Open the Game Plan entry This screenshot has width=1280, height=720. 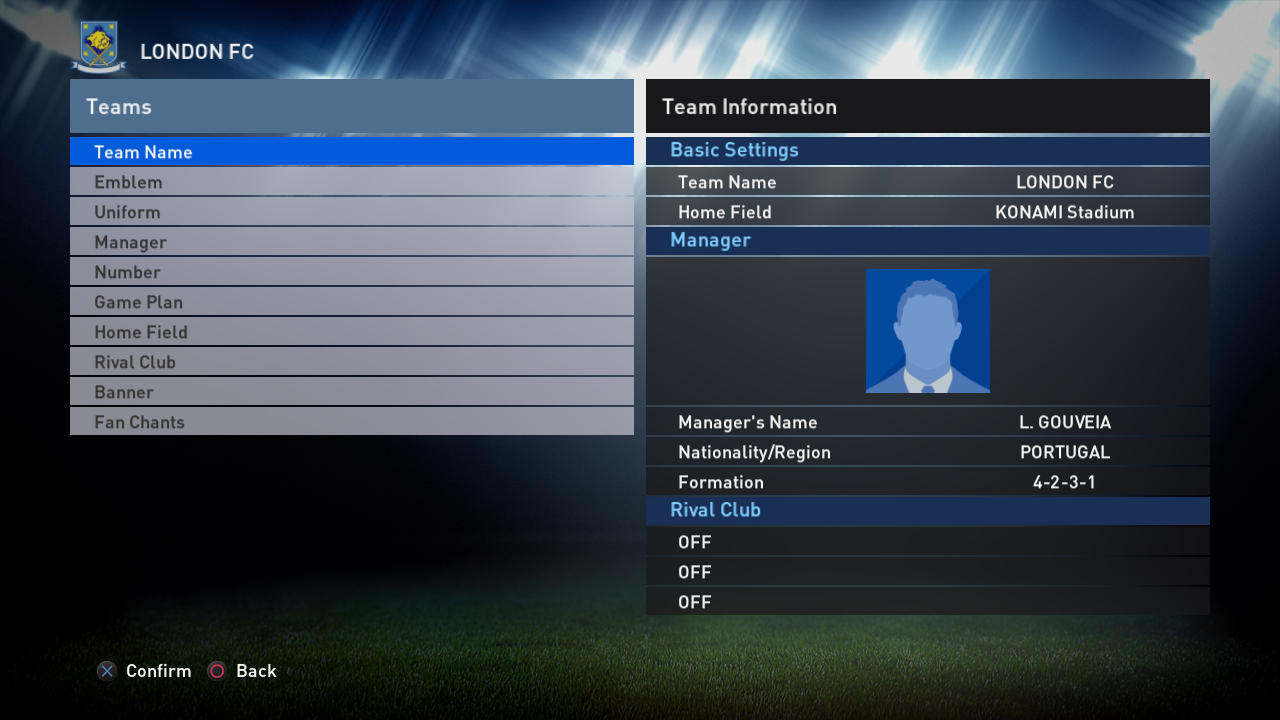click(x=351, y=302)
